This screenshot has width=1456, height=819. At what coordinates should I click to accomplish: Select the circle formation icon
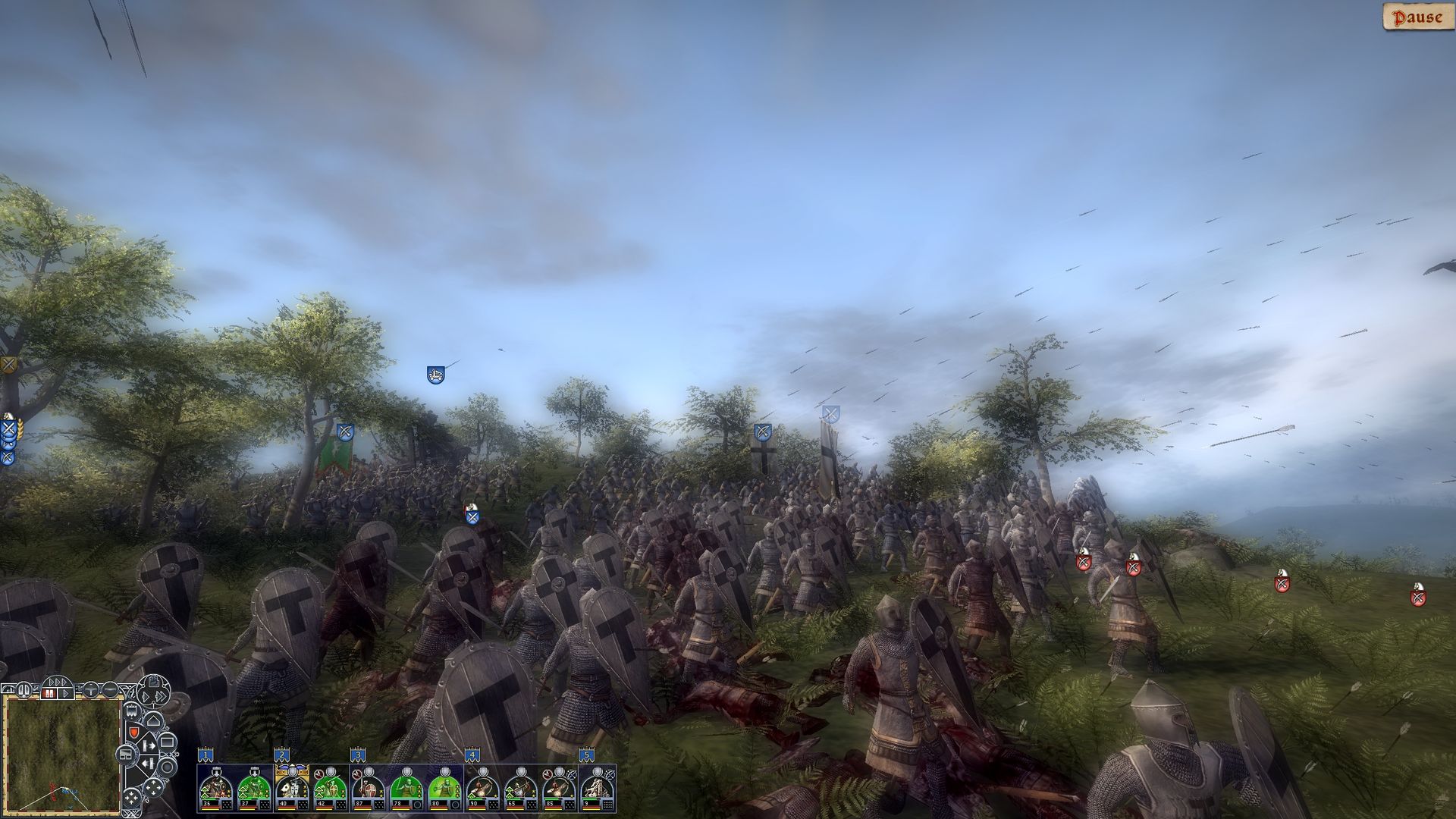point(165,766)
